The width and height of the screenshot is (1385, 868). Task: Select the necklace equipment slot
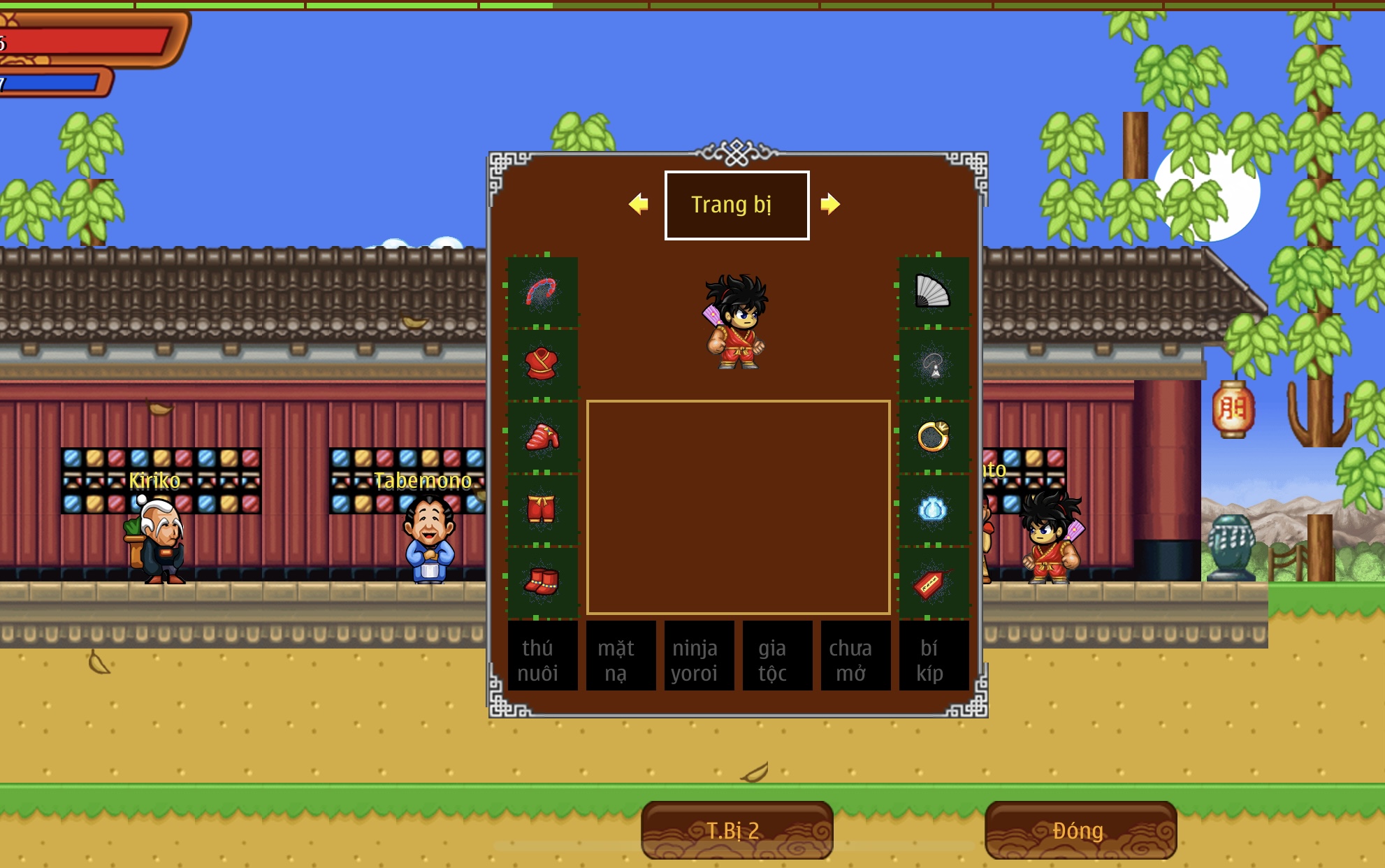point(933,364)
